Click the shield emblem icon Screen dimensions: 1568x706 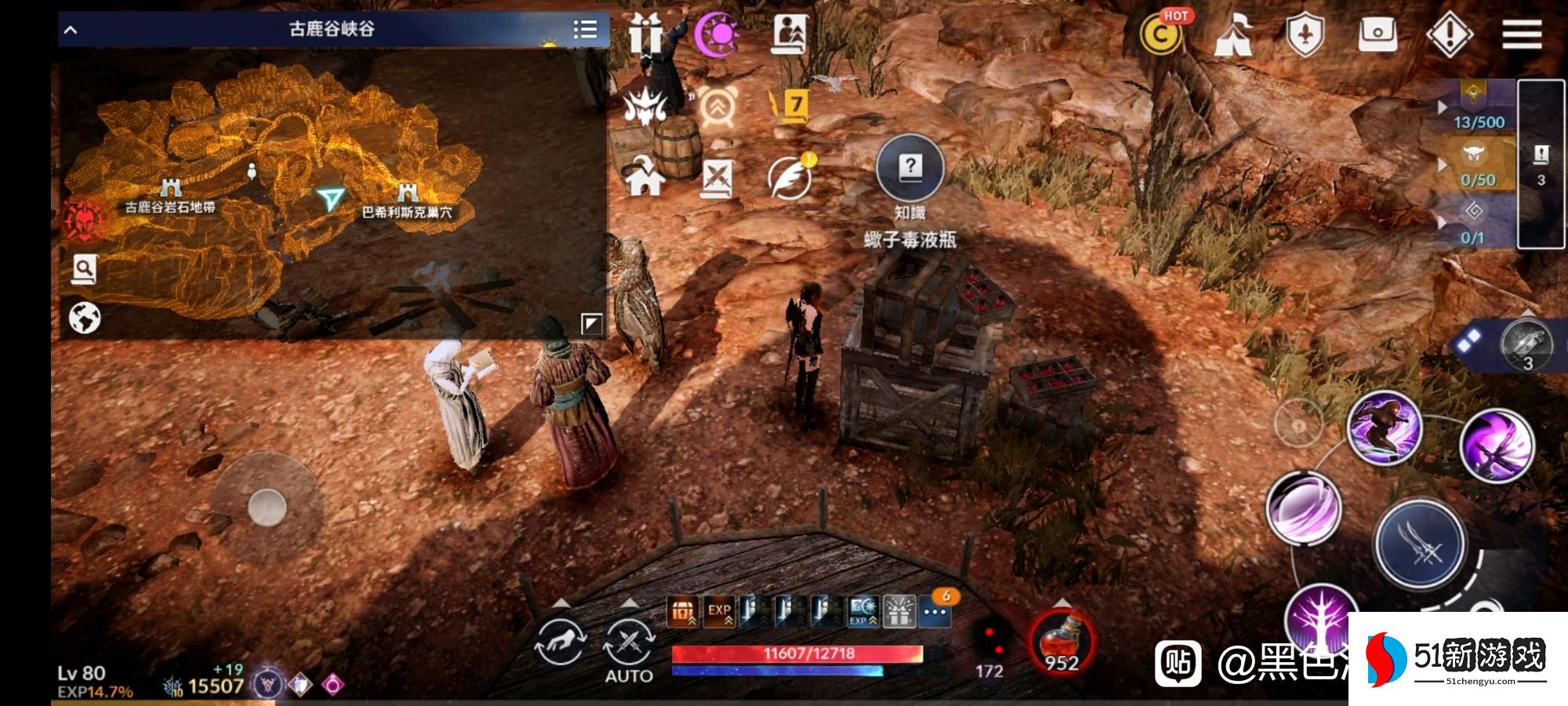coord(1305,35)
